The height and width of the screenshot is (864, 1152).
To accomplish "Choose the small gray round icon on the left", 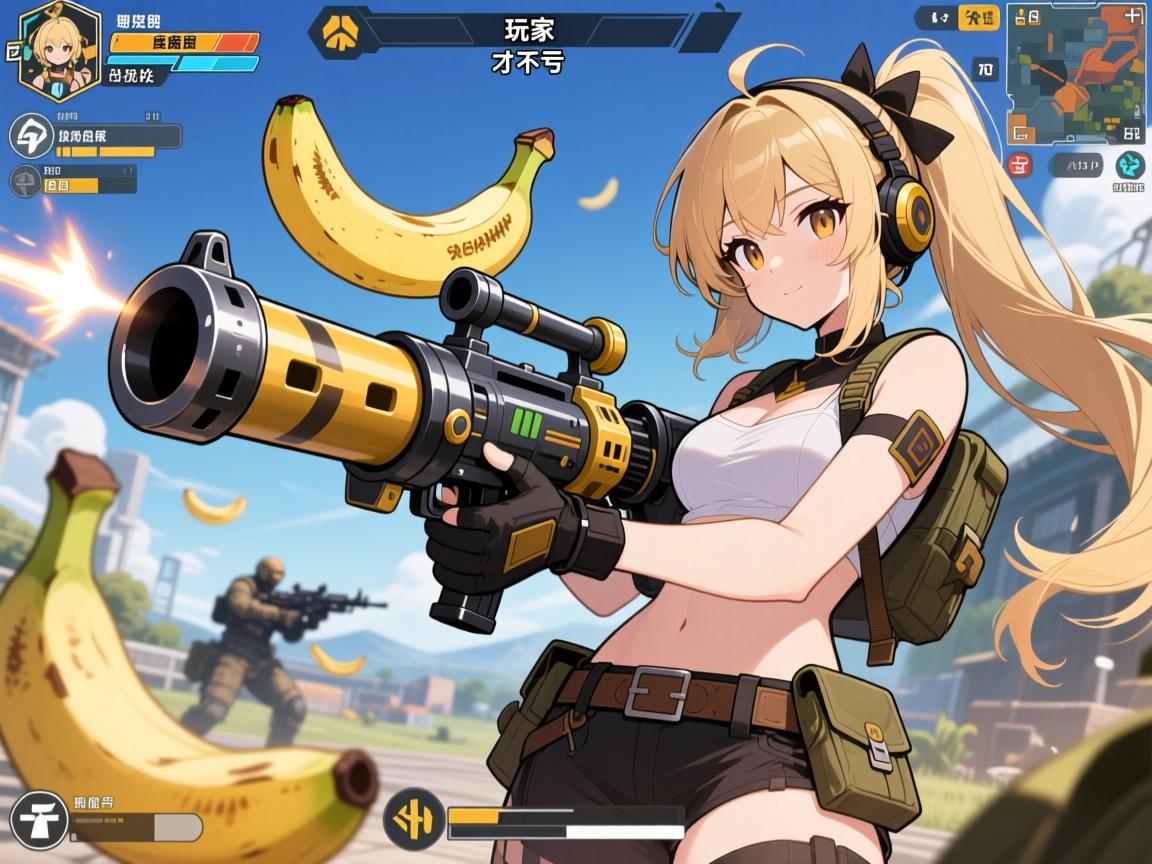I will pyautogui.click(x=24, y=182).
